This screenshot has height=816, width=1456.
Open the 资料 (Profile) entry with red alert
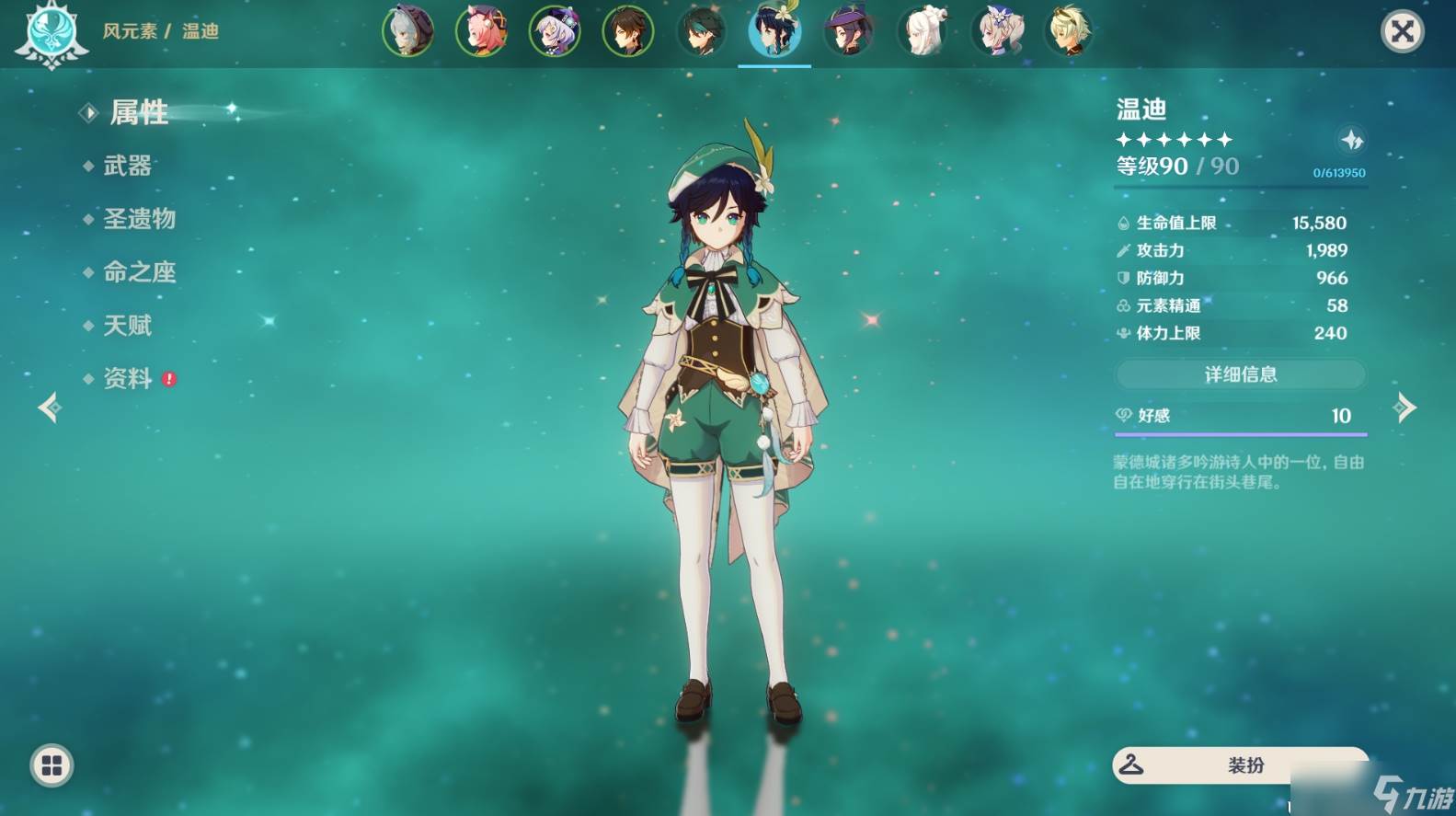click(x=128, y=379)
